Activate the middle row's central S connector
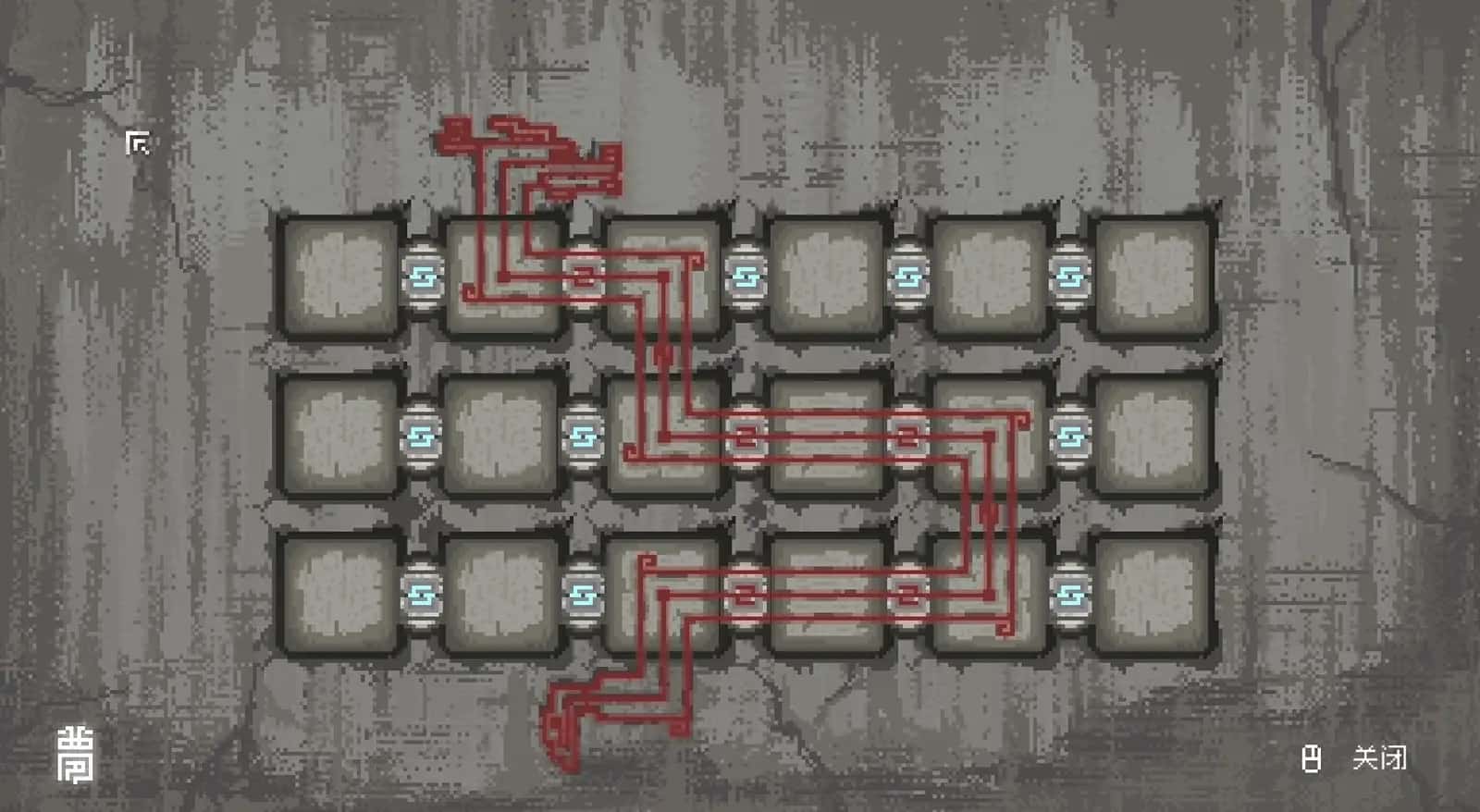This screenshot has width=1480, height=812. [745, 435]
